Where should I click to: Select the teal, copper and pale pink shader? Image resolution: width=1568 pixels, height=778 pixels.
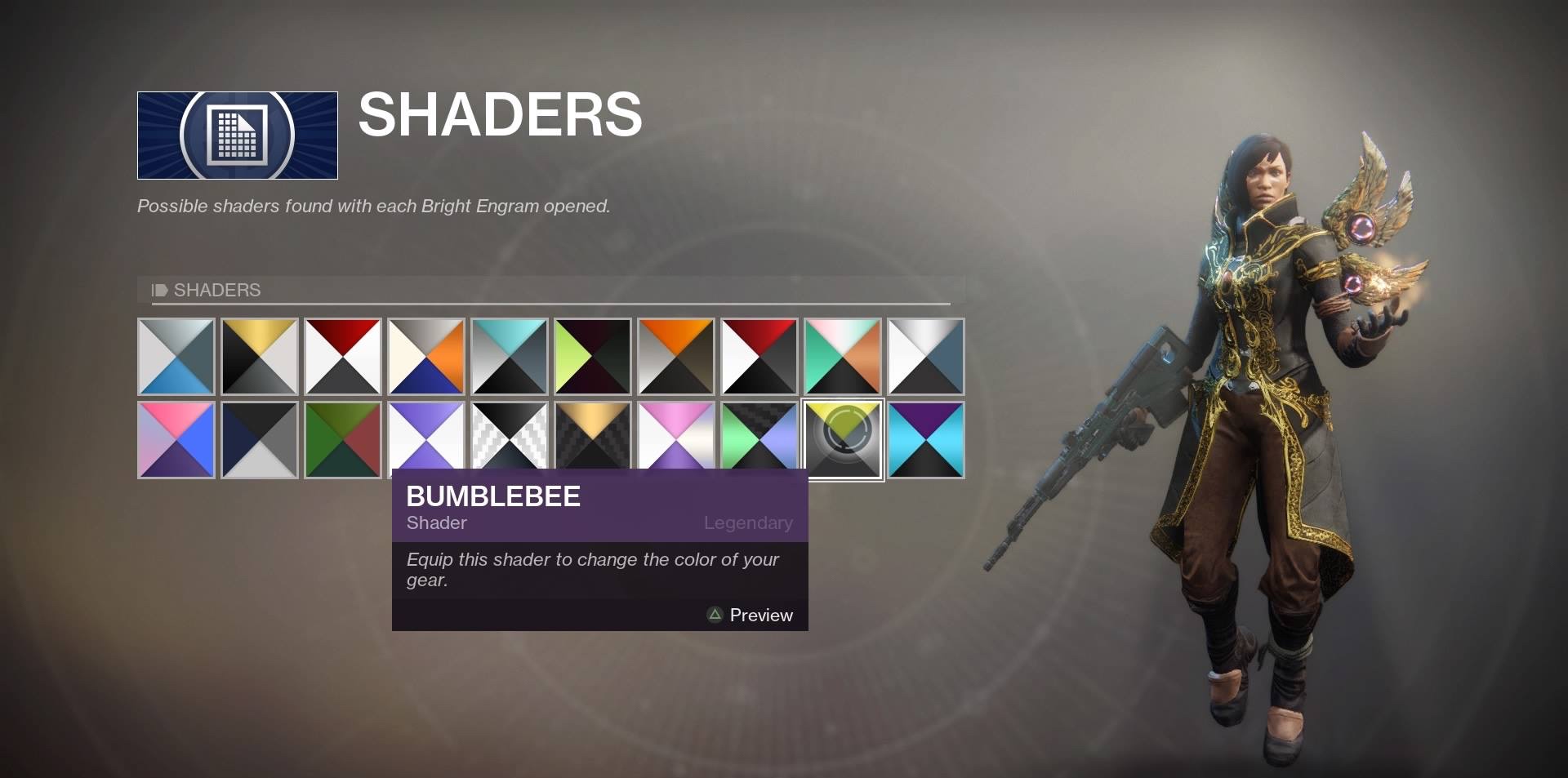(x=843, y=357)
